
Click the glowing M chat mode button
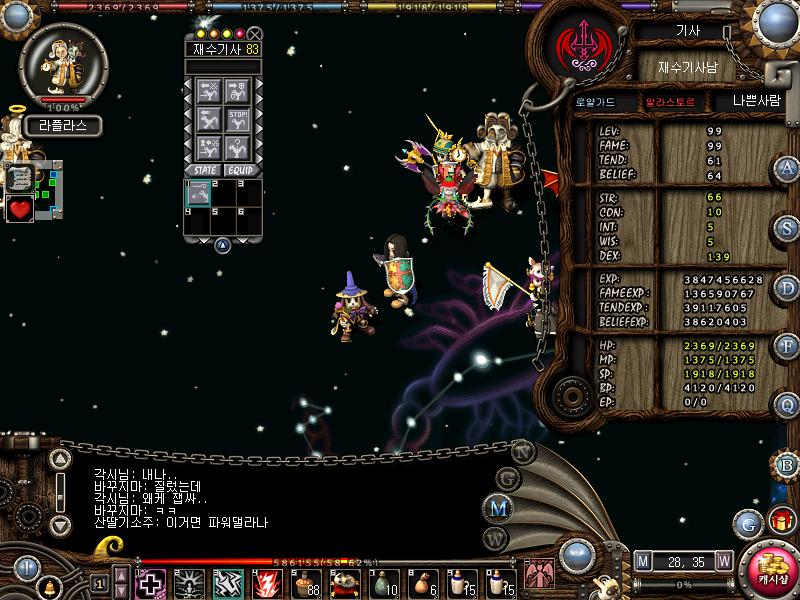[x=497, y=508]
